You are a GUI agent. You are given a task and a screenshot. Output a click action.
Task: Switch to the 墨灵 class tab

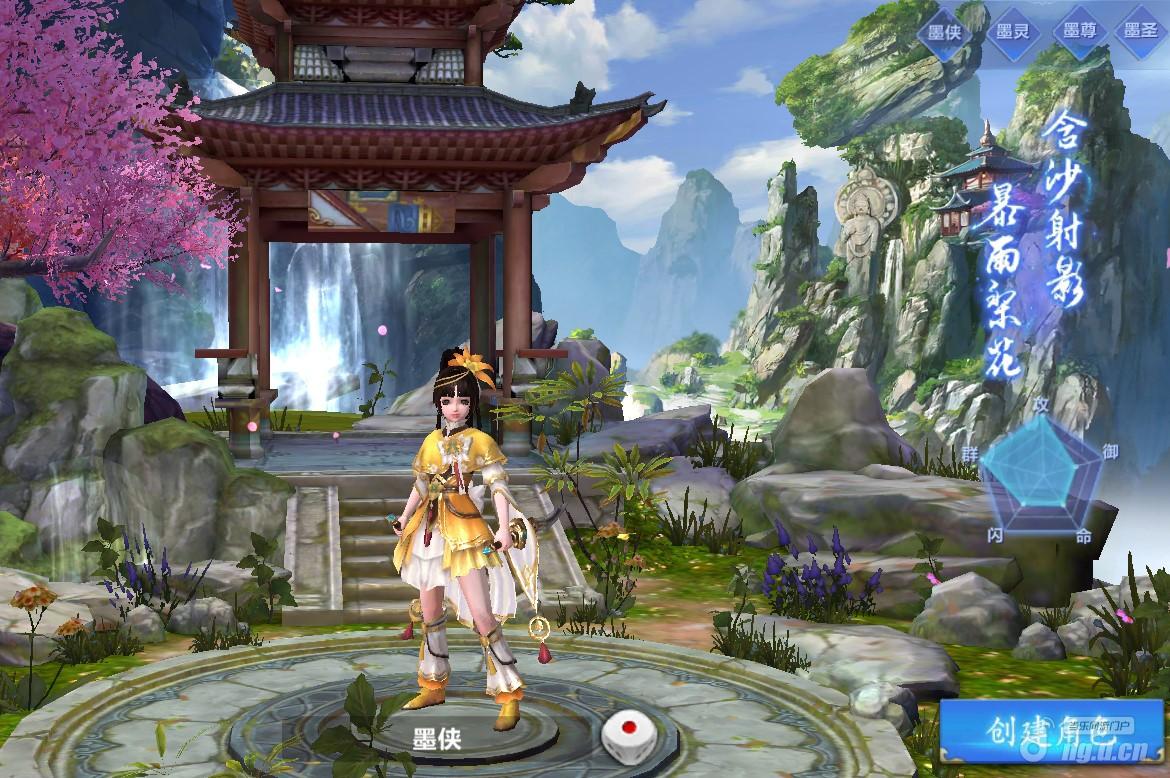click(1012, 31)
